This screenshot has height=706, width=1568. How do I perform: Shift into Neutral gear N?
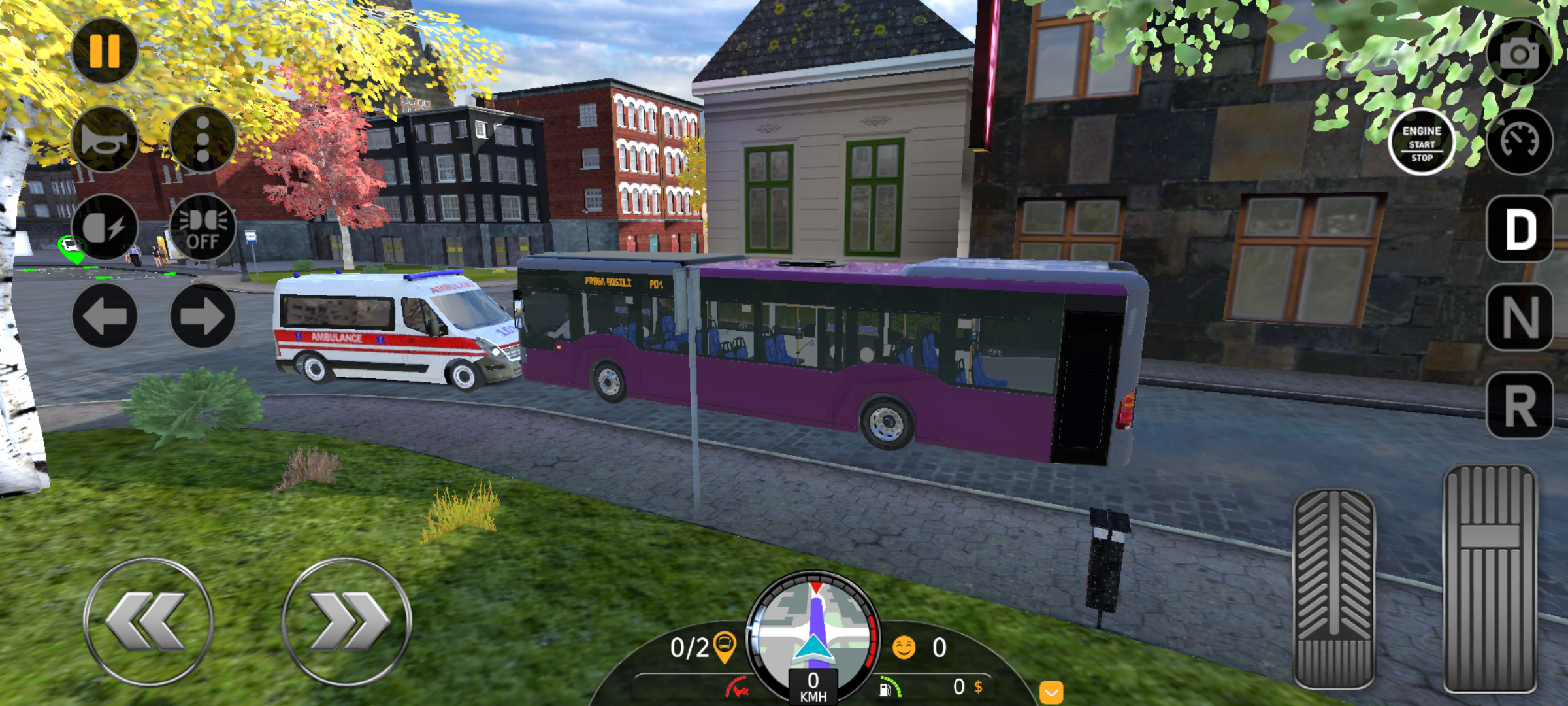coord(1520,318)
